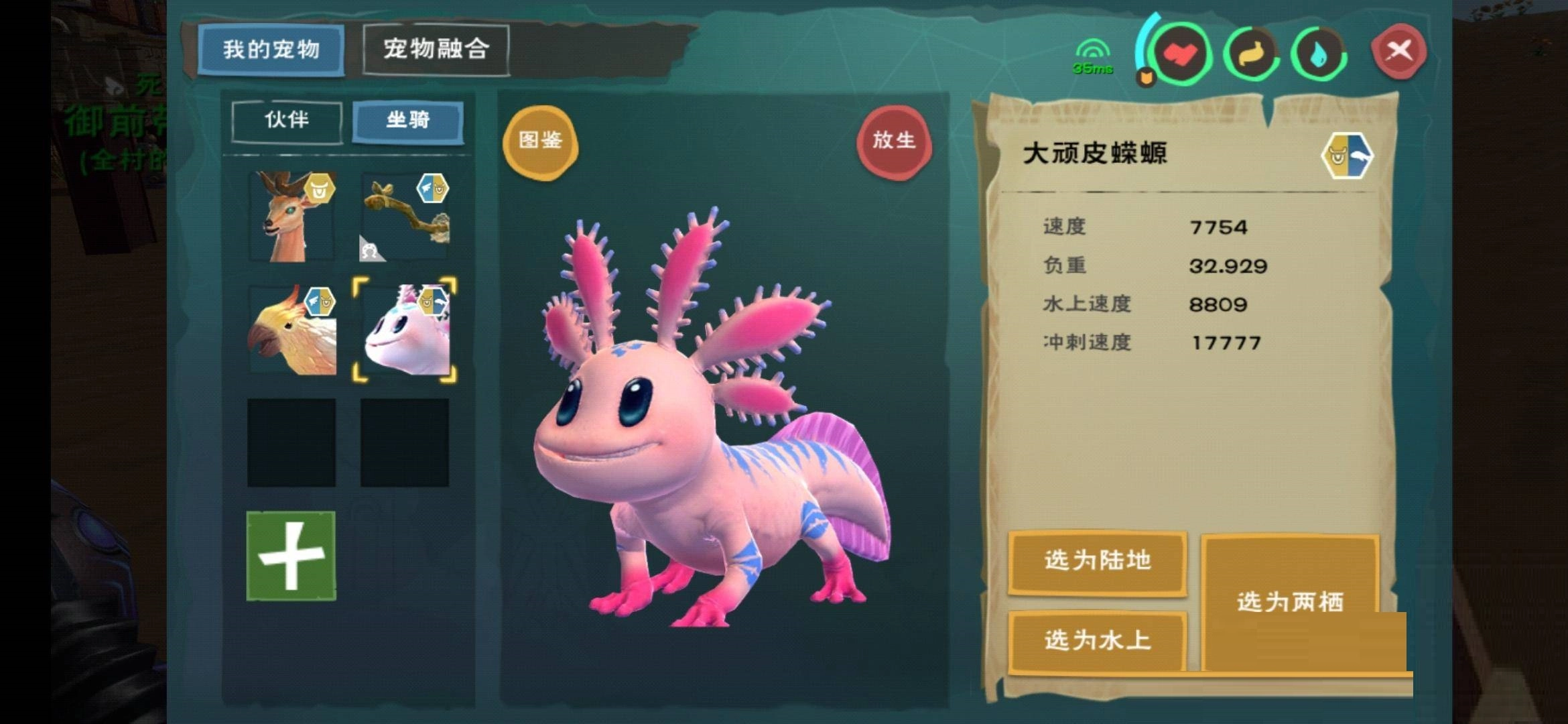
Task: Select the deer pet thumbnail
Action: [292, 216]
